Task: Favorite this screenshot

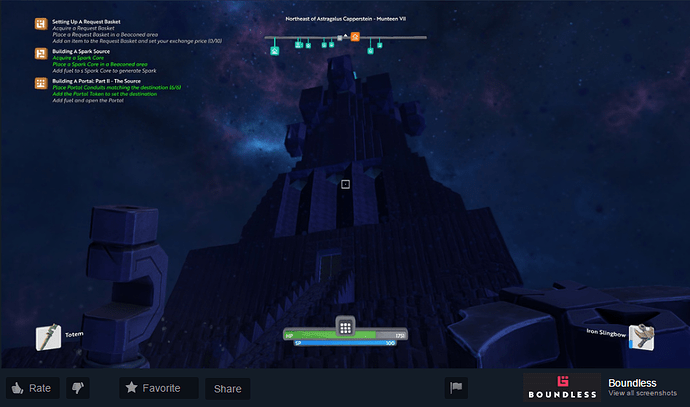Action: (152, 388)
